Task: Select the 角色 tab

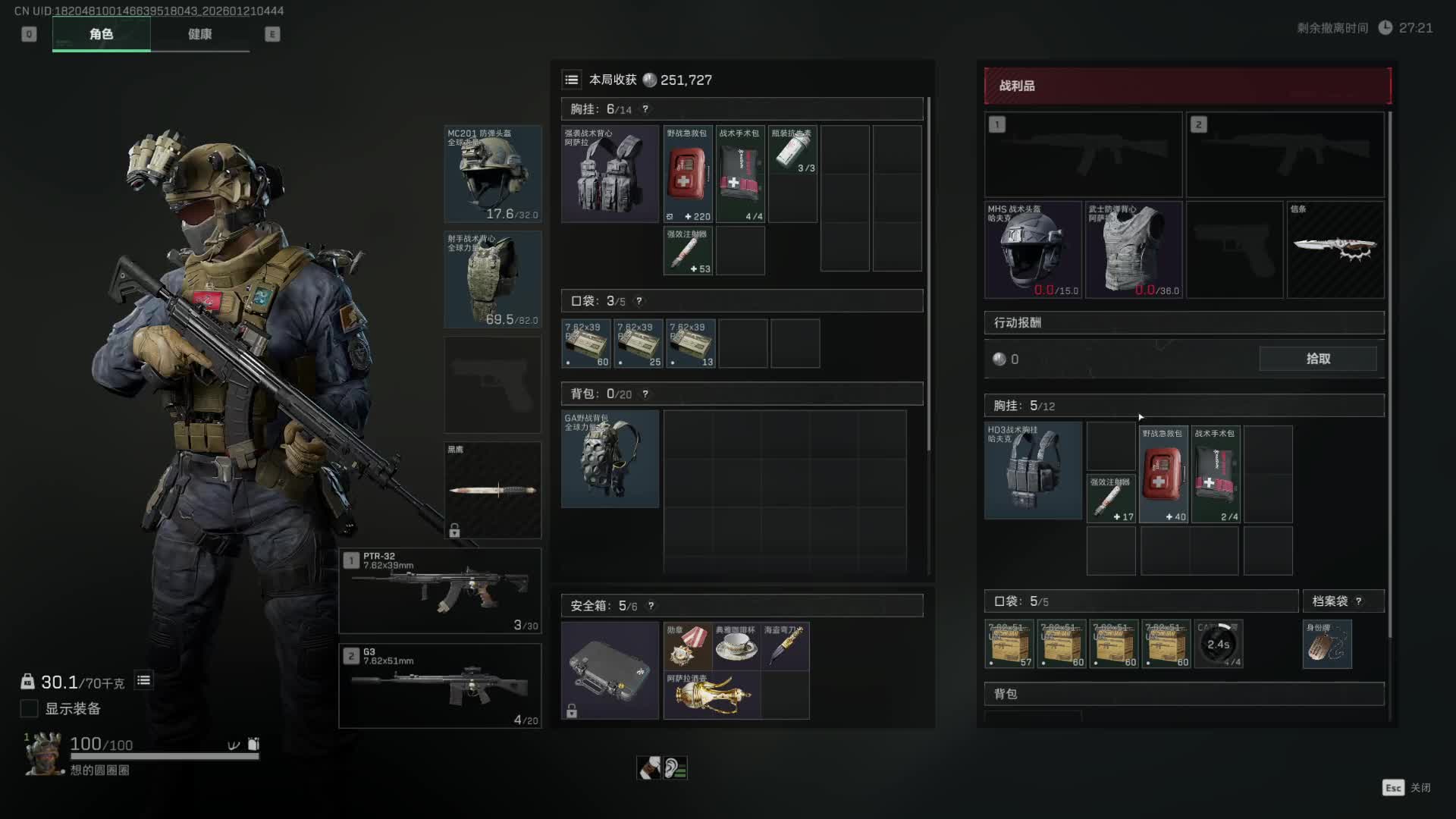Action: click(101, 34)
